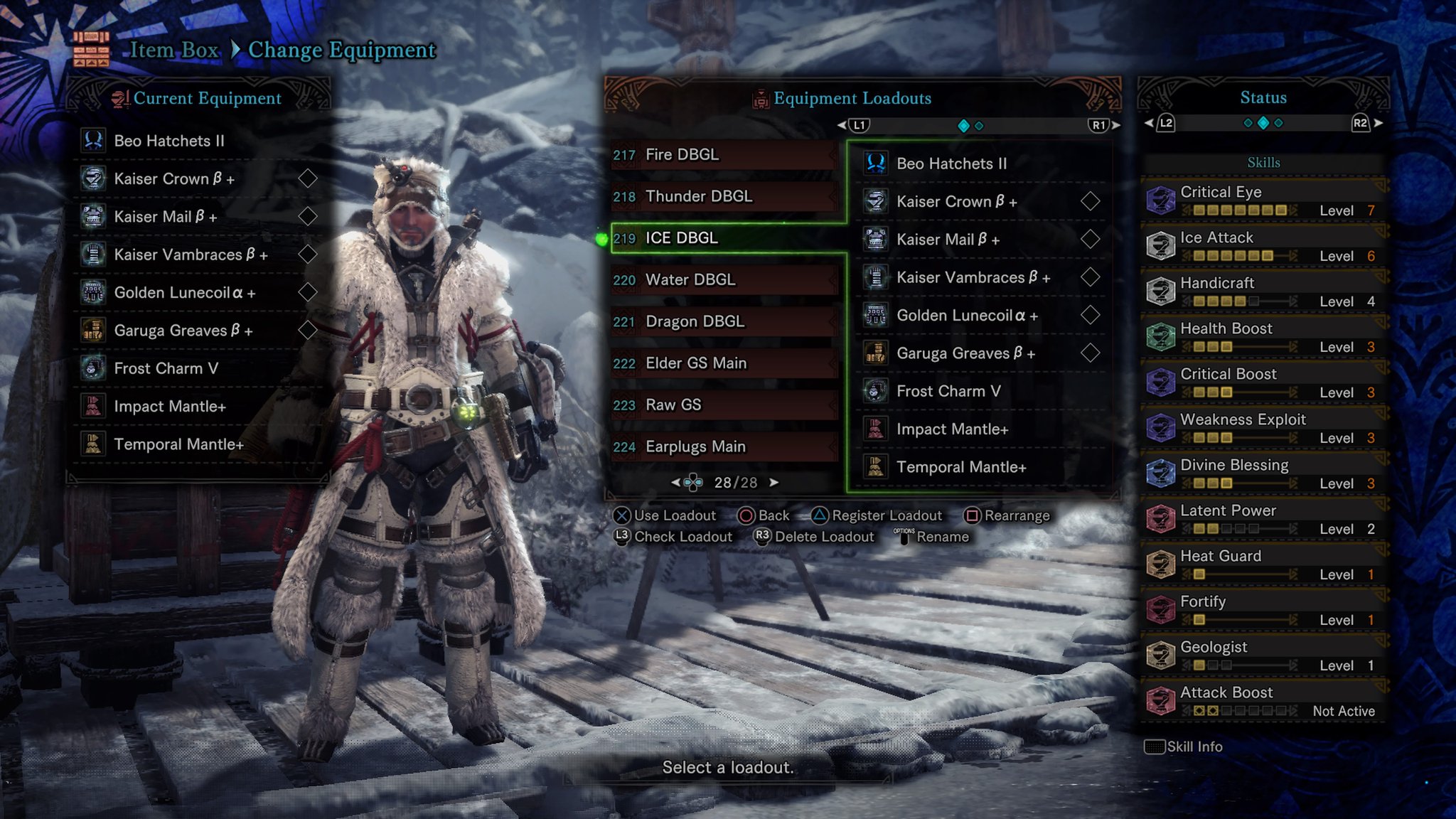This screenshot has height=819, width=1456.
Task: Switch to the Status panel tab
Action: 1262,97
